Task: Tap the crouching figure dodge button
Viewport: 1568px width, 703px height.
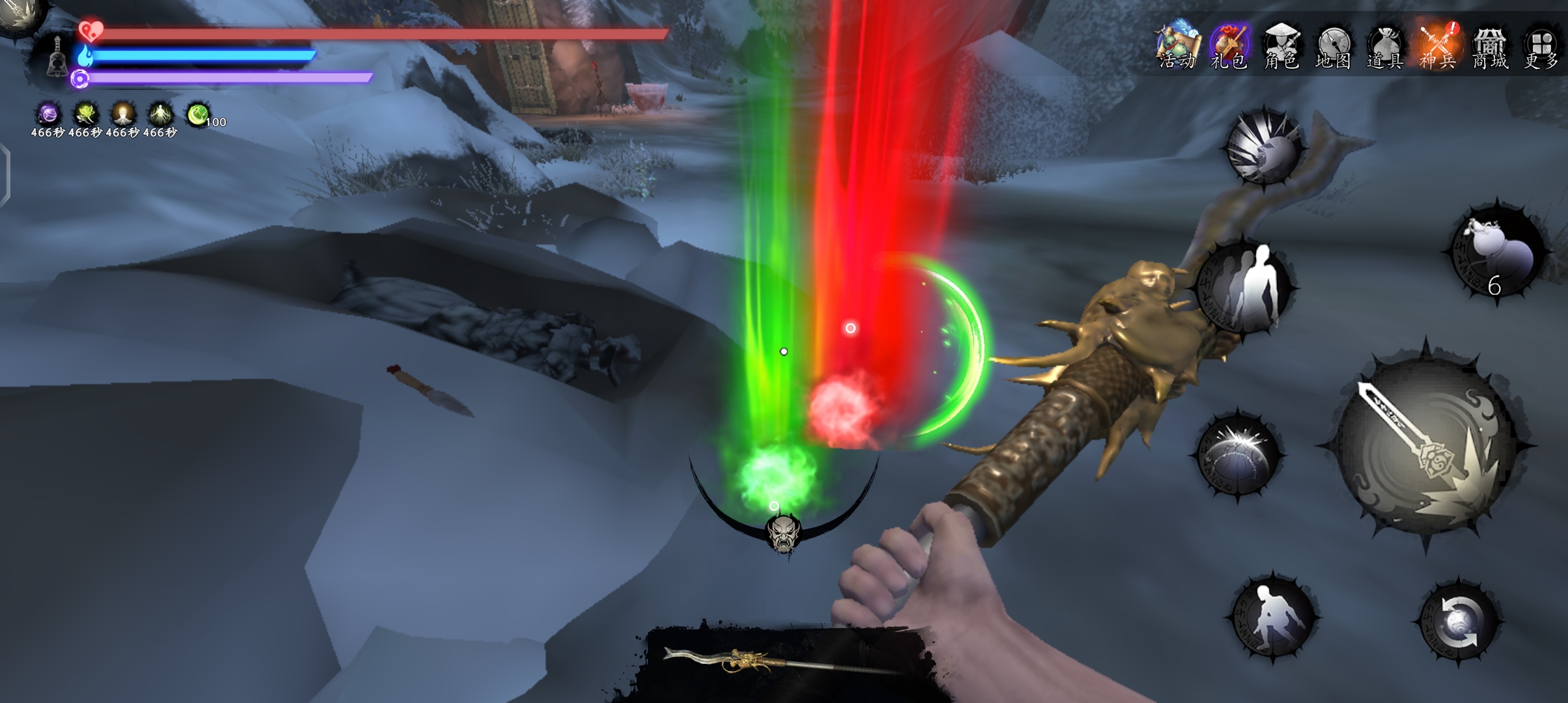Action: click(1272, 616)
